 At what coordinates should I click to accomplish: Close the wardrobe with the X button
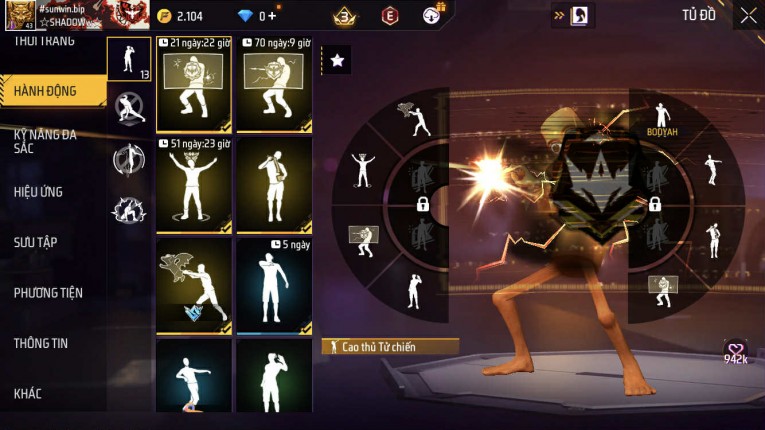(x=748, y=15)
